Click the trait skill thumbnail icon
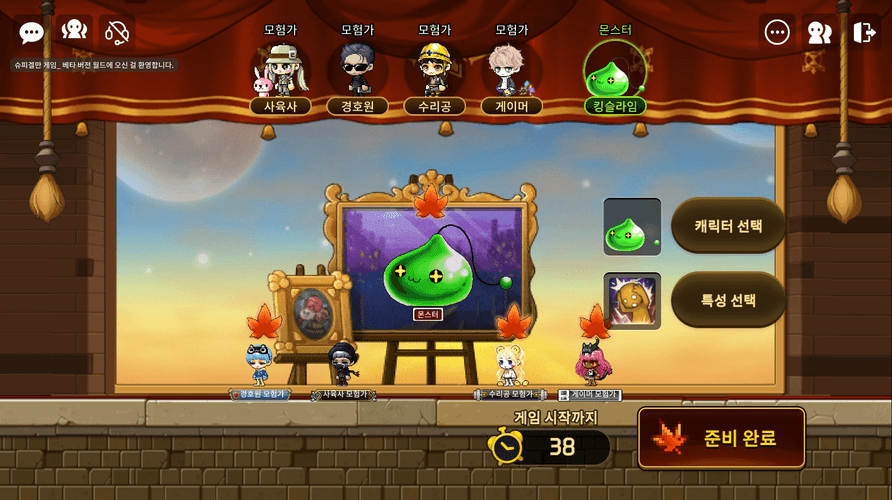This screenshot has width=892, height=500. 632,300
